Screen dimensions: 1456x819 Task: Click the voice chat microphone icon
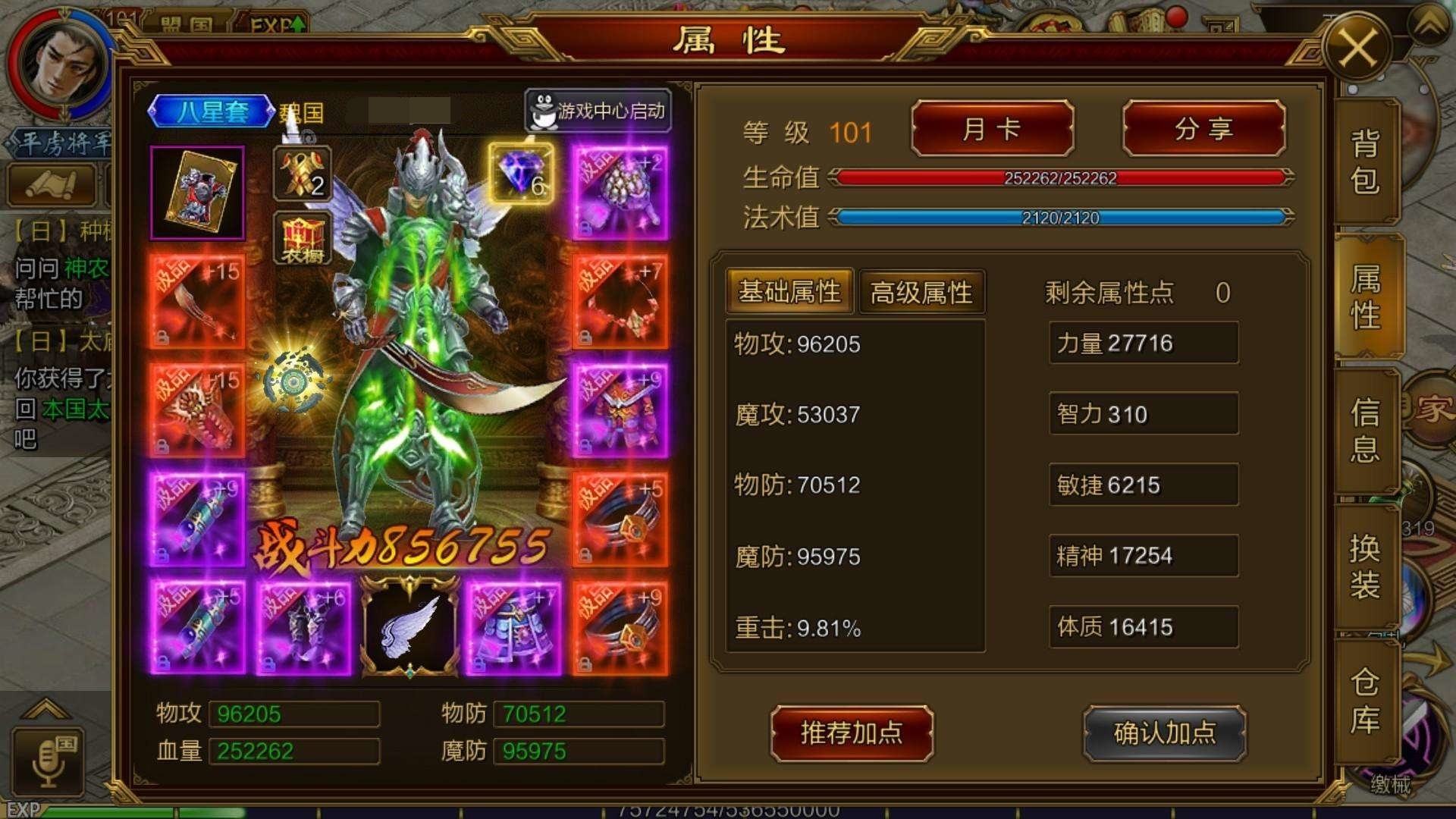tap(48, 761)
